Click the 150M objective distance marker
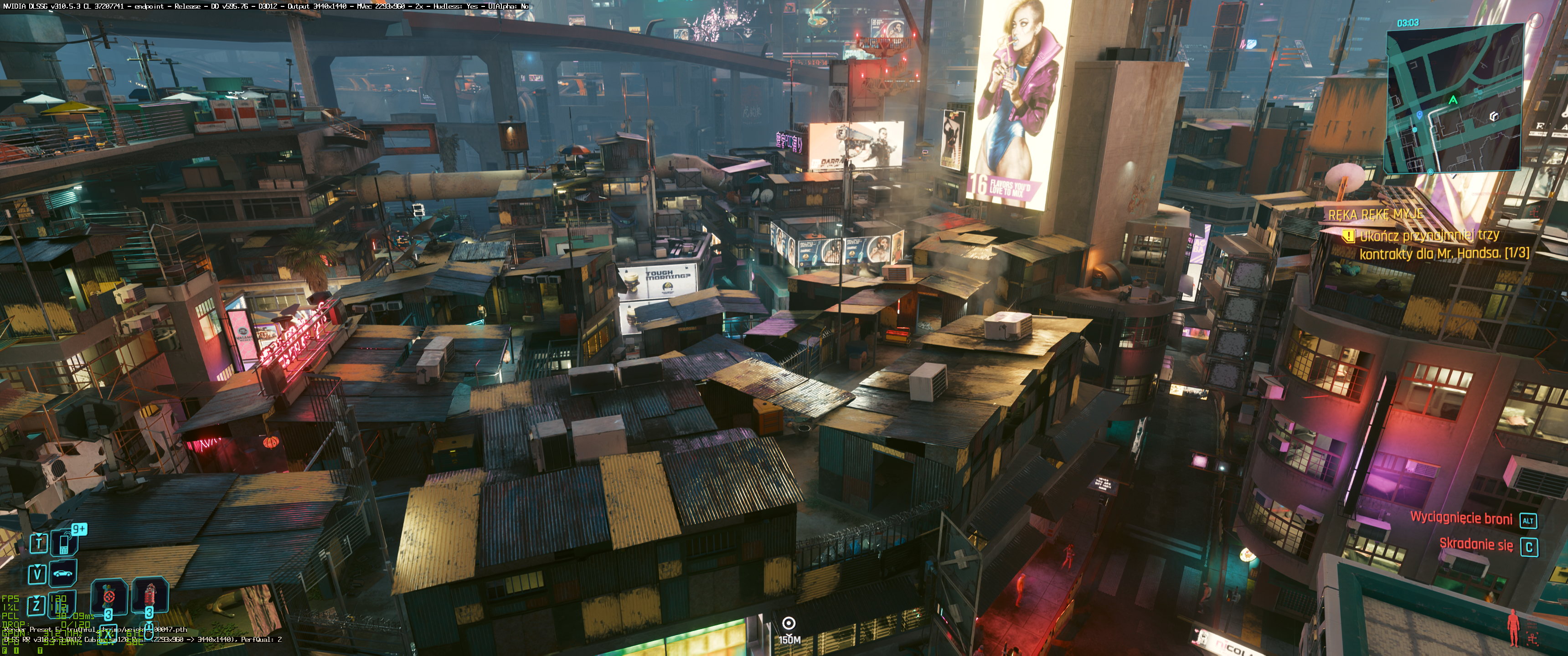Image resolution: width=1568 pixels, height=656 pixels. click(789, 630)
